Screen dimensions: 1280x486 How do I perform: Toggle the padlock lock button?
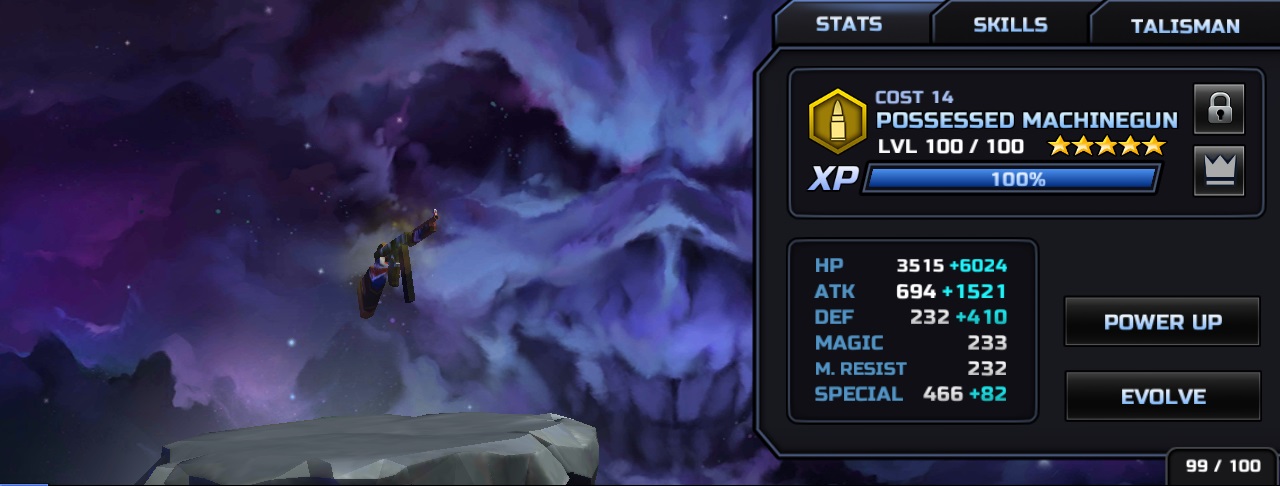(1218, 109)
